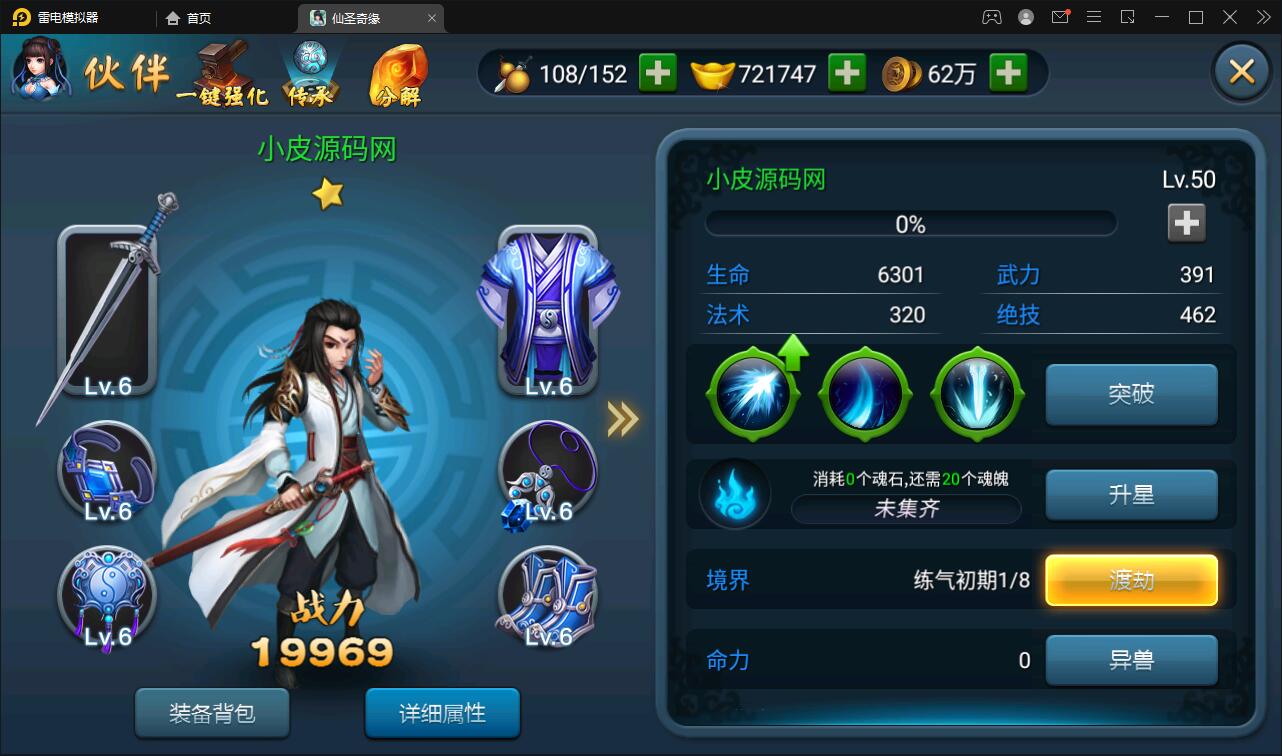
Task: Click the green plus beside 721747 gold
Action: point(847,72)
